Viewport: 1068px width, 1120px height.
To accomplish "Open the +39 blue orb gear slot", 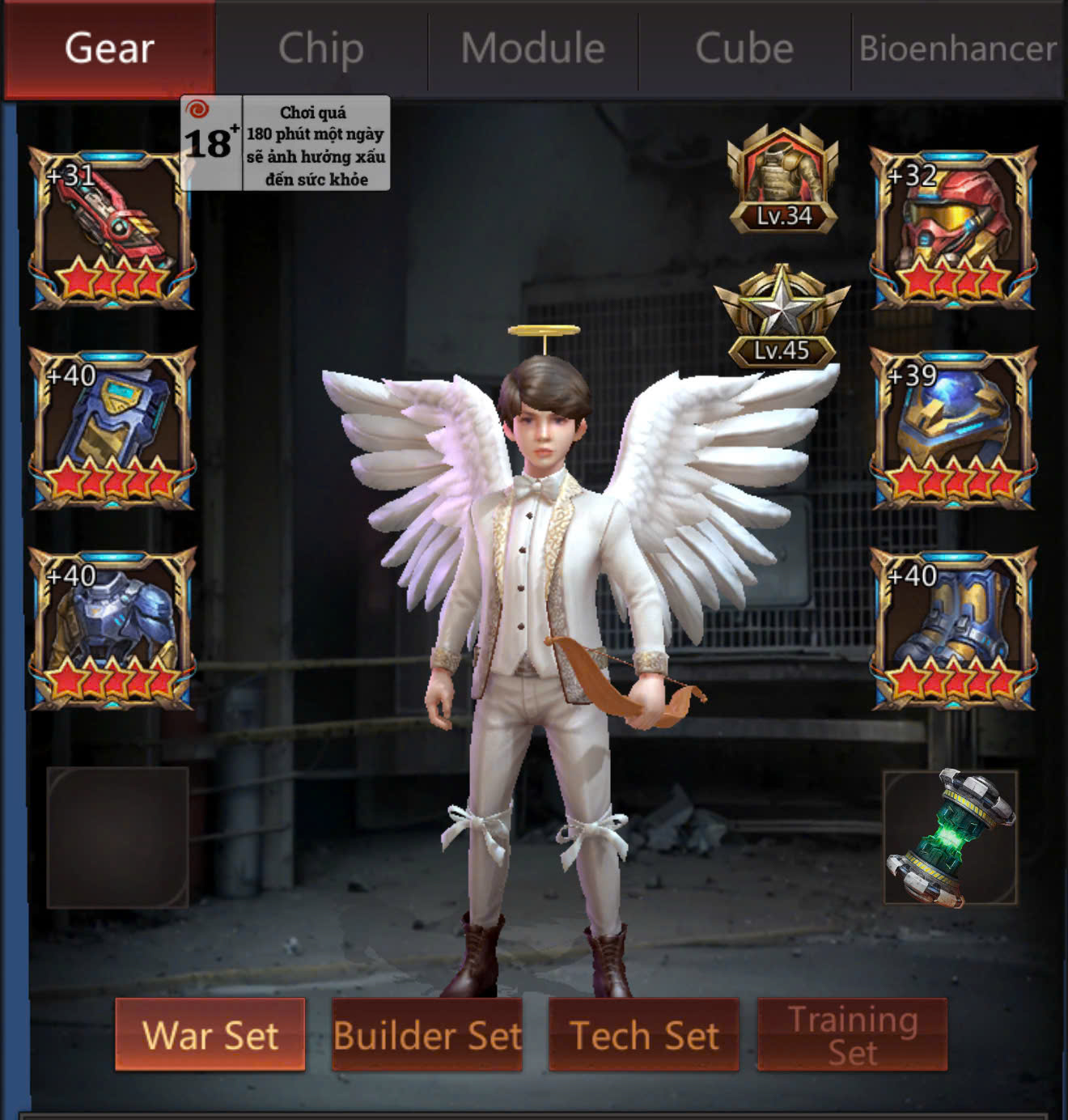I will pyautogui.click(x=953, y=429).
